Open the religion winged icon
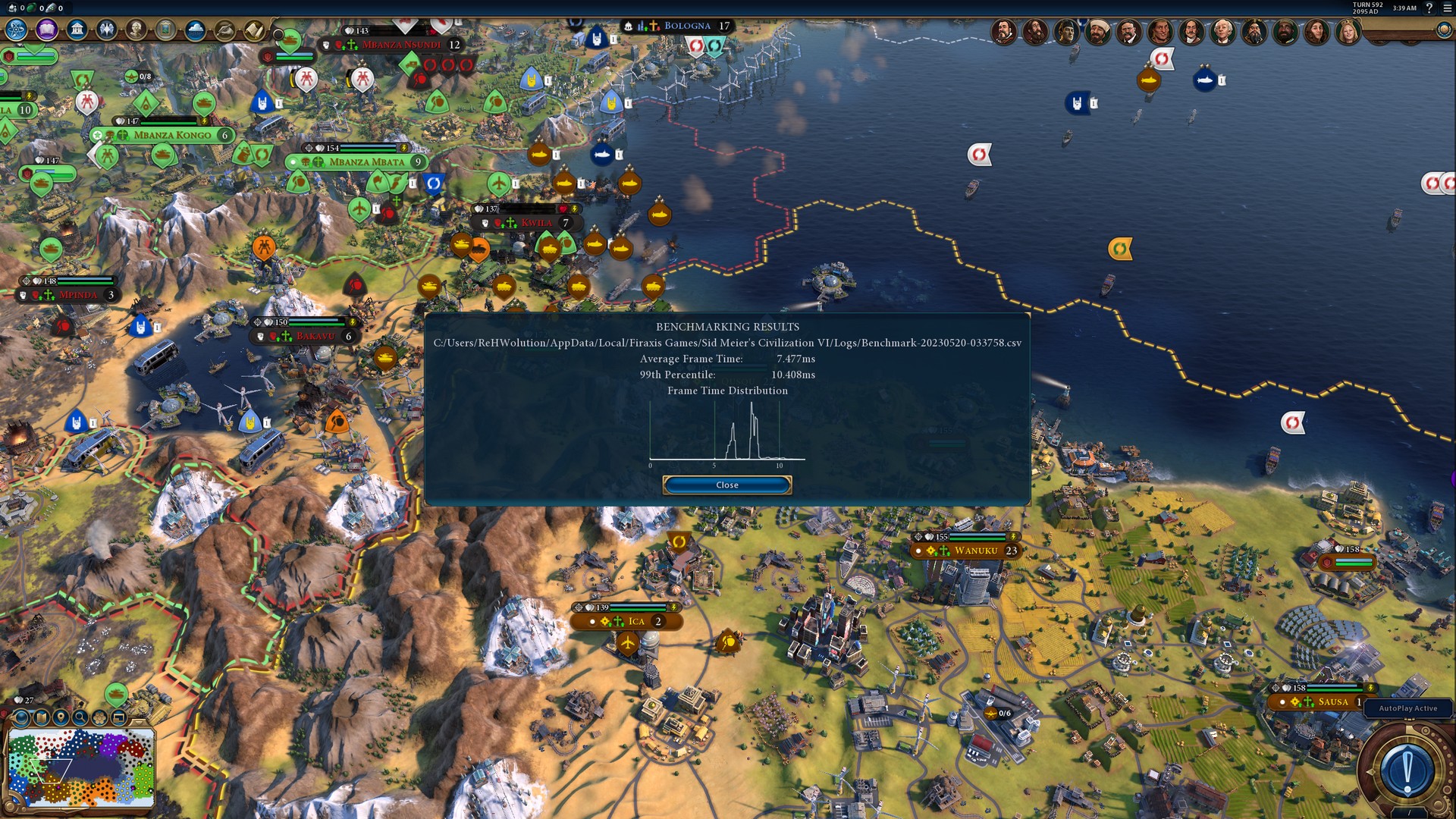The image size is (1456, 819). point(106,30)
